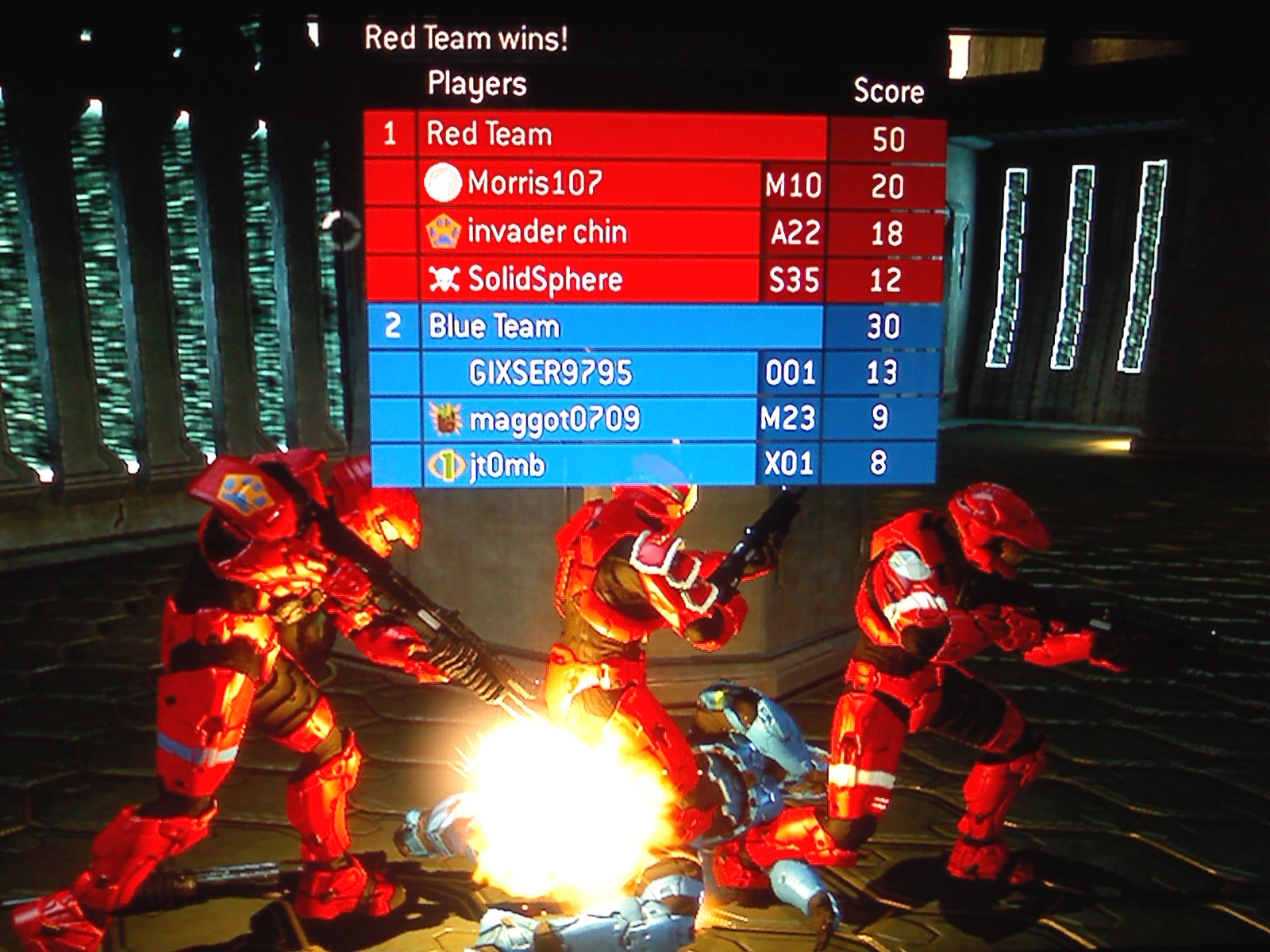
Task: Select player Morris107 in the scoreboard
Action: pos(535,183)
